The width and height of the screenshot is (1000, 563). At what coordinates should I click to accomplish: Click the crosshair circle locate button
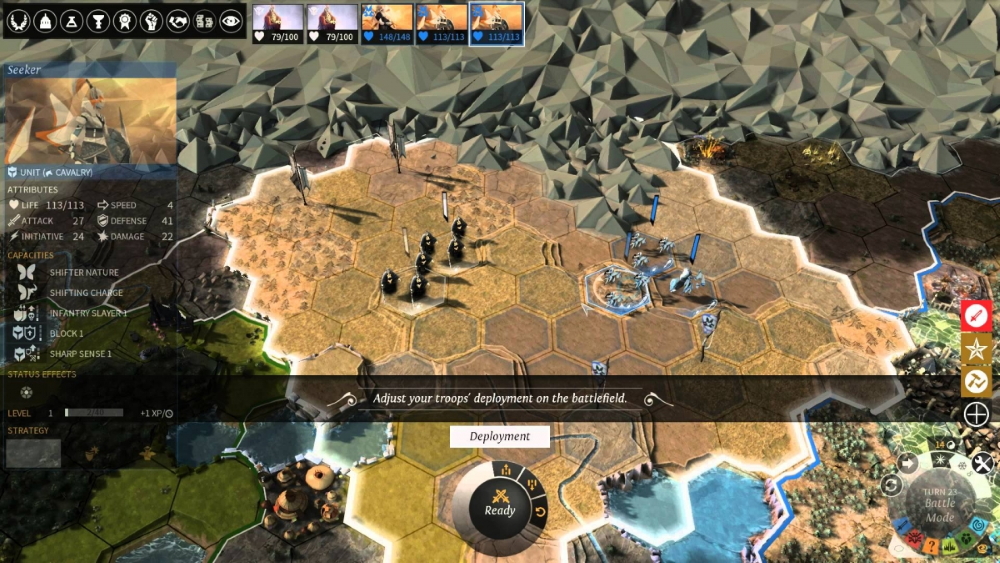(x=976, y=414)
